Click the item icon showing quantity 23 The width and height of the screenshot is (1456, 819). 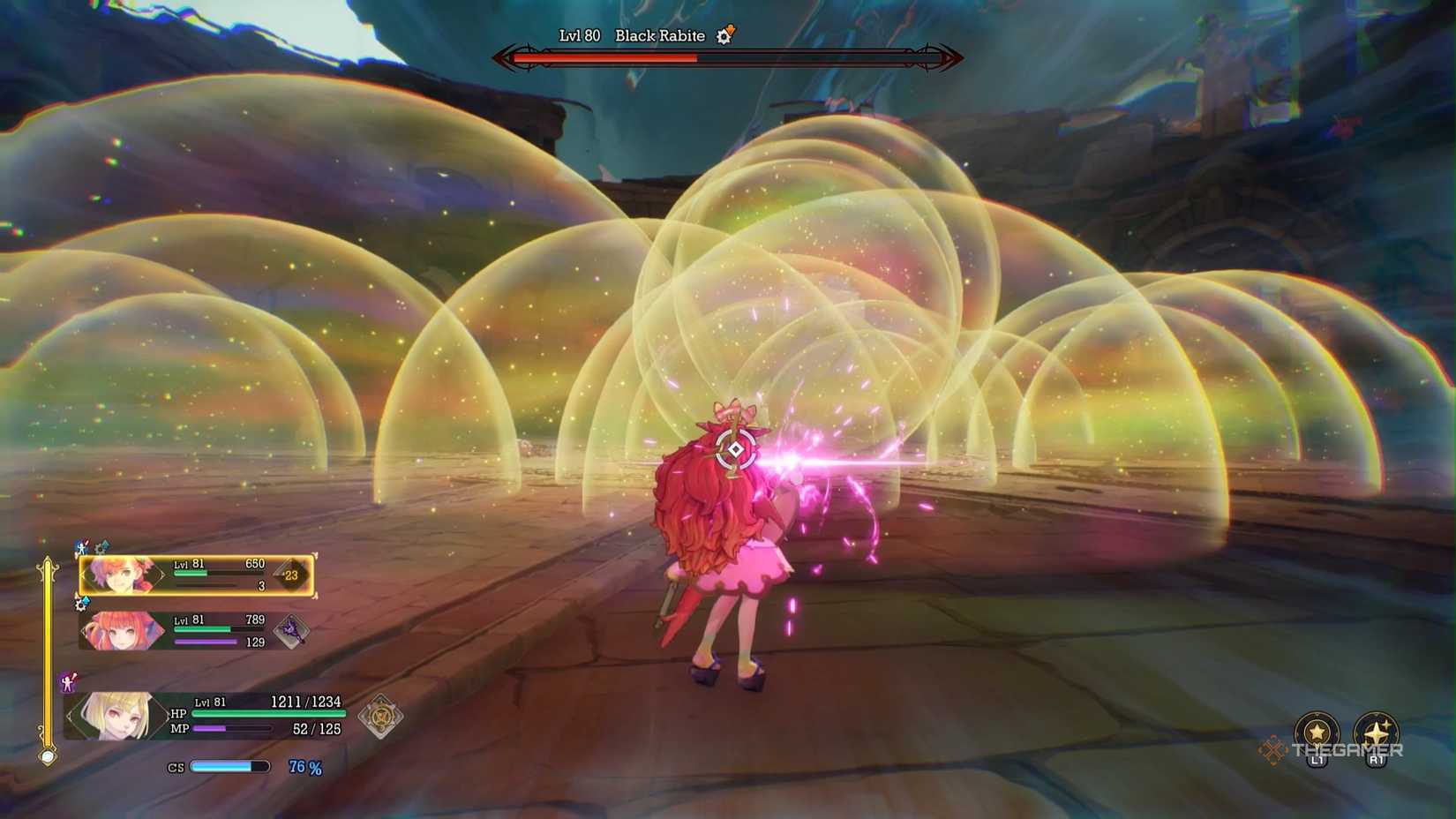coord(289,572)
